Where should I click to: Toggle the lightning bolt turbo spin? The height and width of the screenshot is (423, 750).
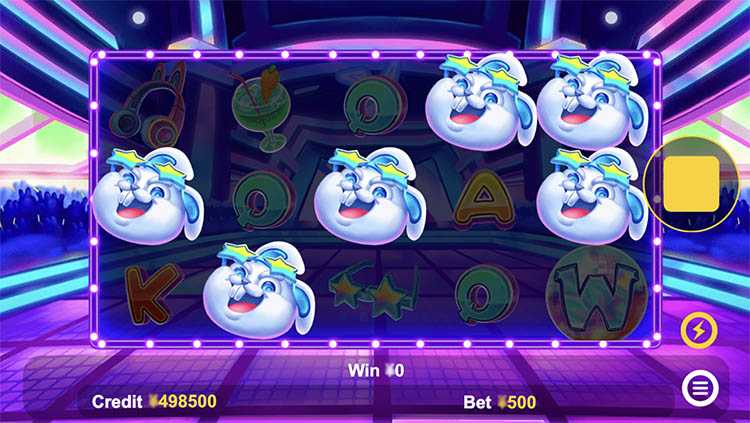coord(697,329)
